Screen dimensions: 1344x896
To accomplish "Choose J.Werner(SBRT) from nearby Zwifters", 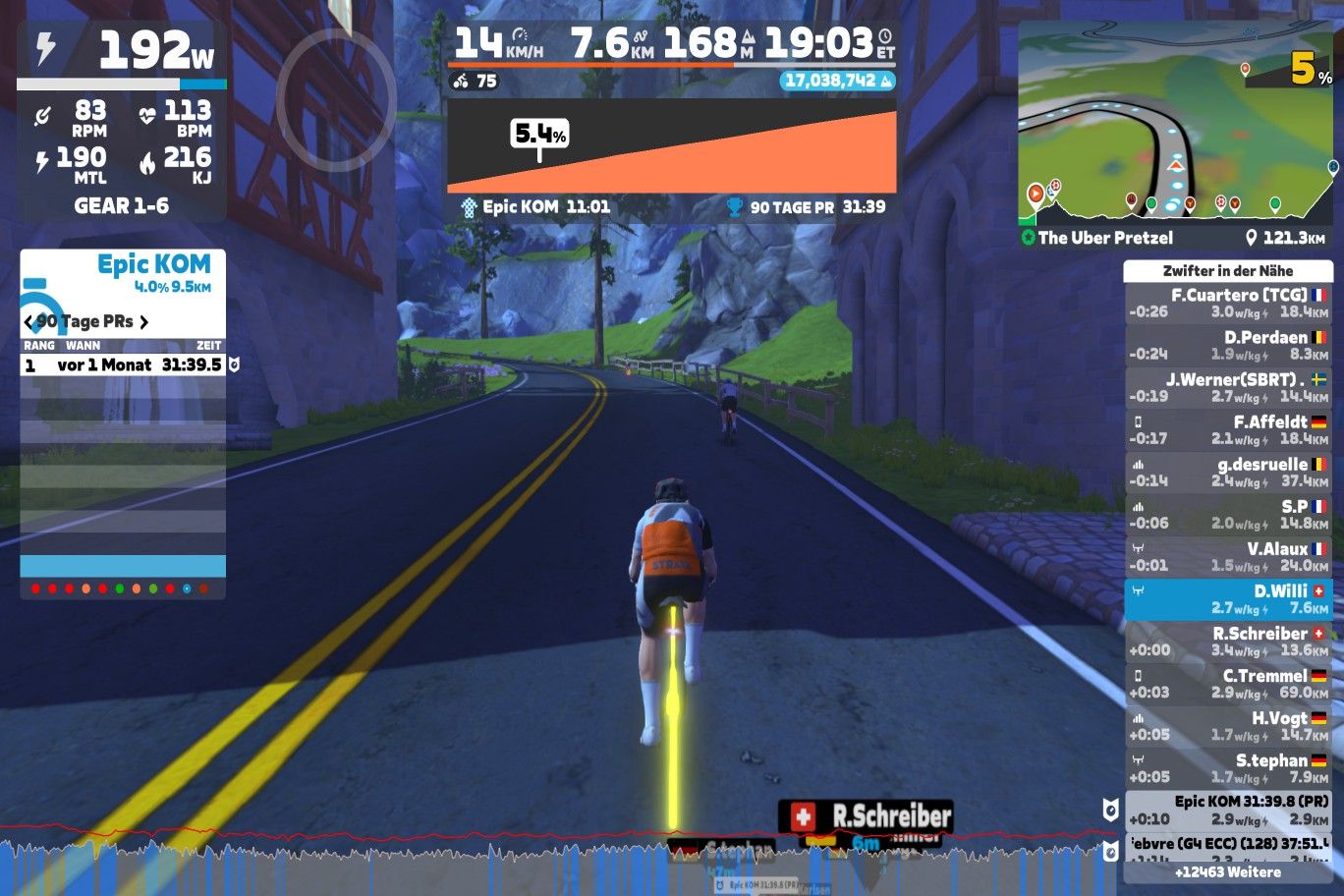I will (1228, 387).
